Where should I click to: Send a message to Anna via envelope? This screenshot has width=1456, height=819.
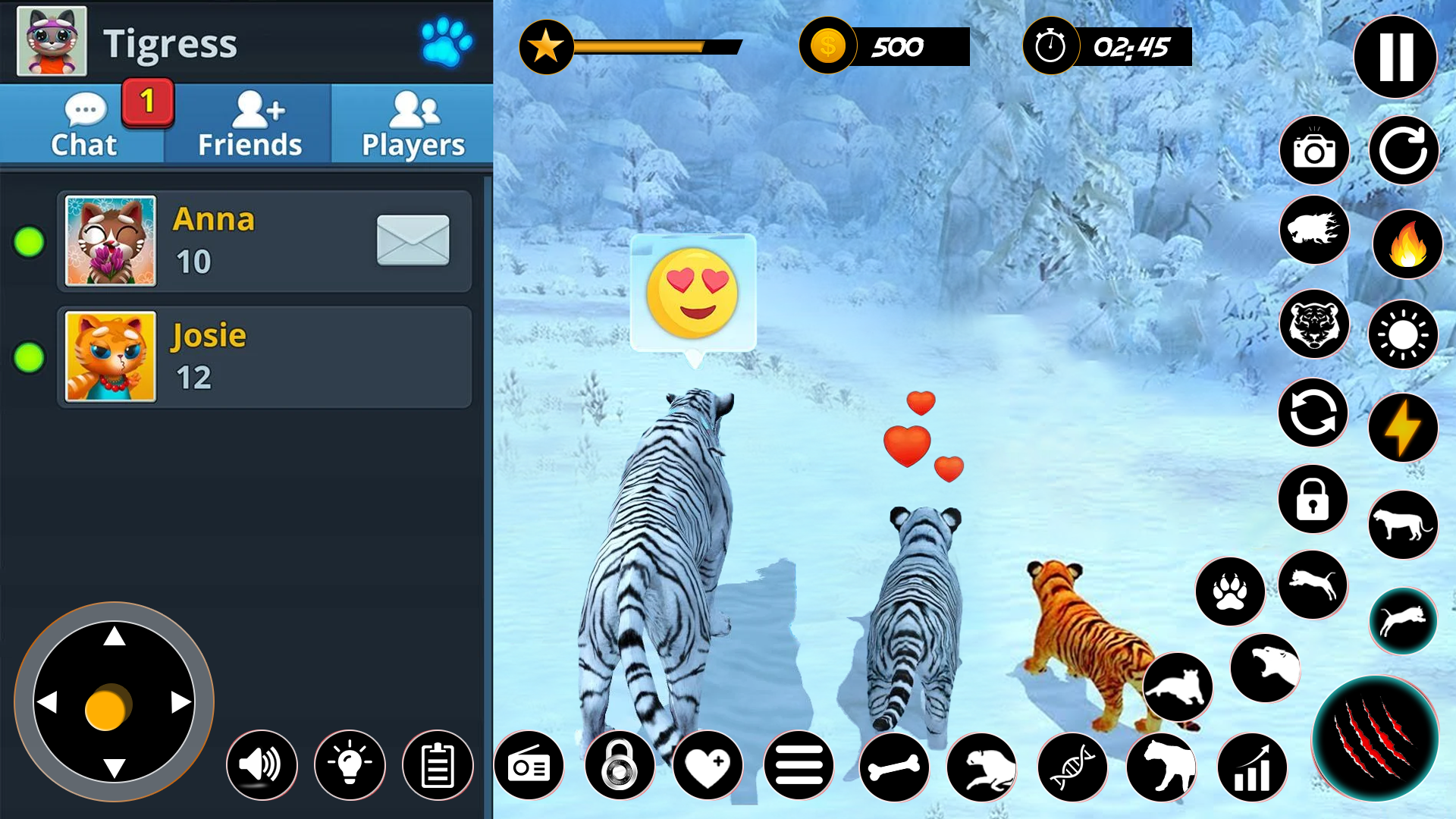click(412, 240)
